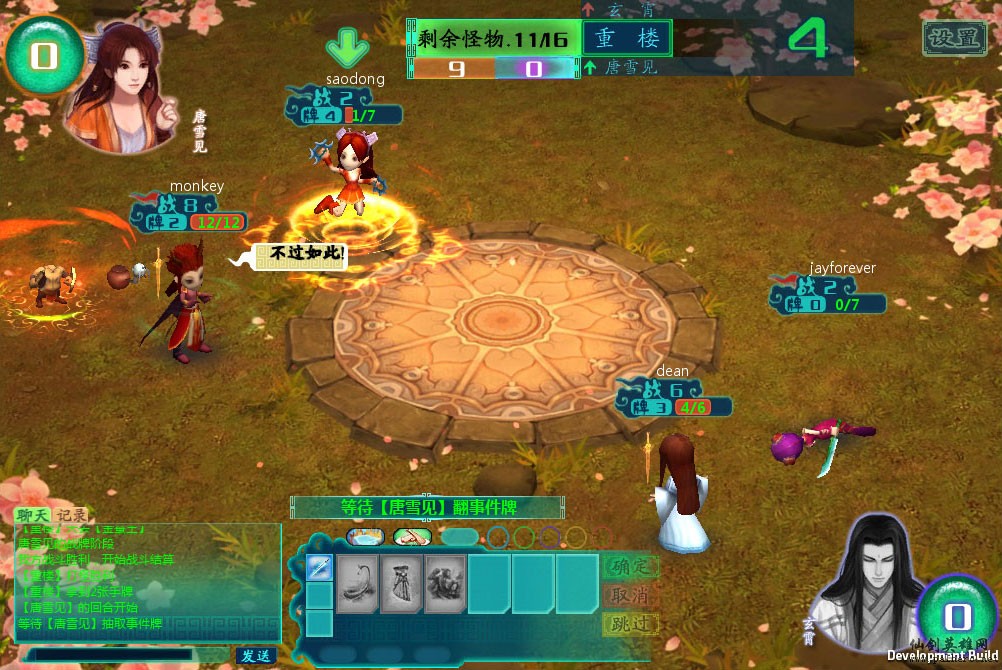Skip the turn with 跳过
This screenshot has height=670, width=1002.
[630, 624]
